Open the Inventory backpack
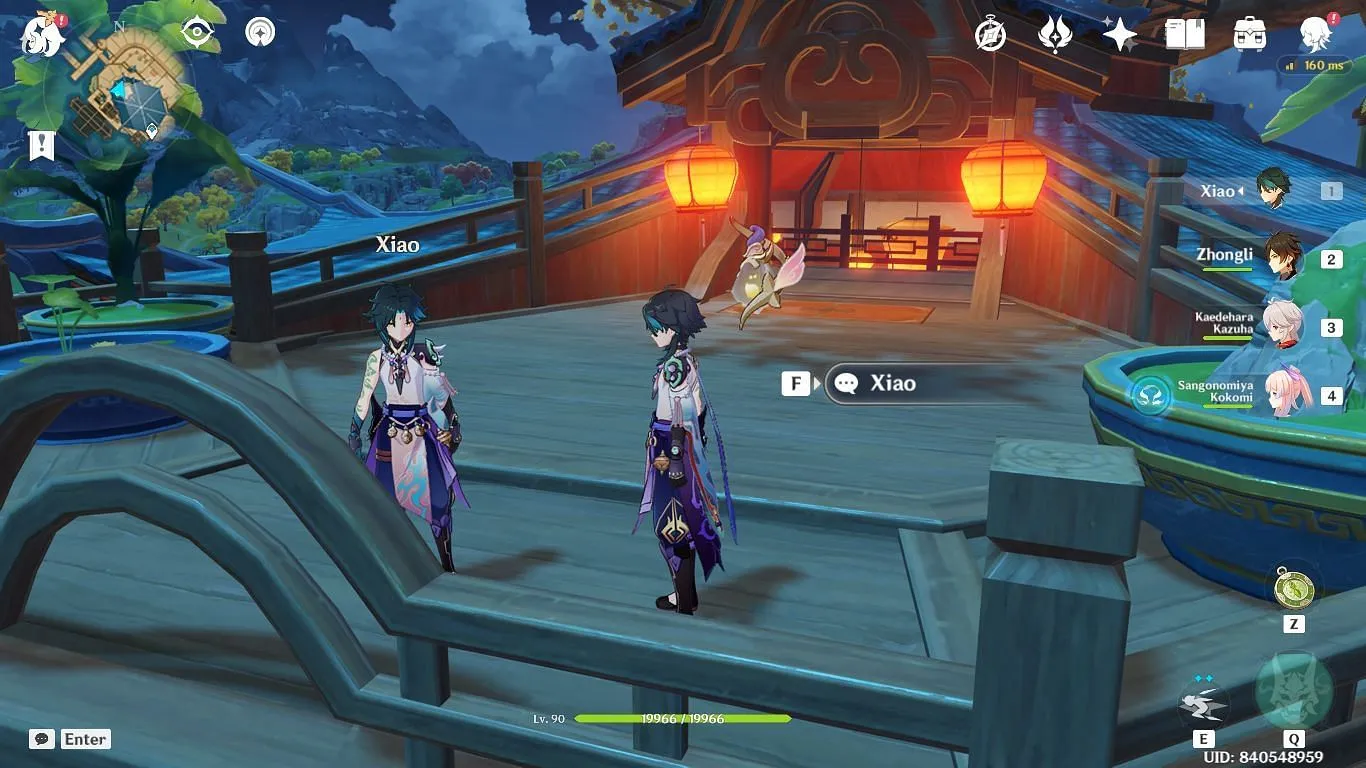Viewport: 1366px width, 768px height. tap(1249, 35)
